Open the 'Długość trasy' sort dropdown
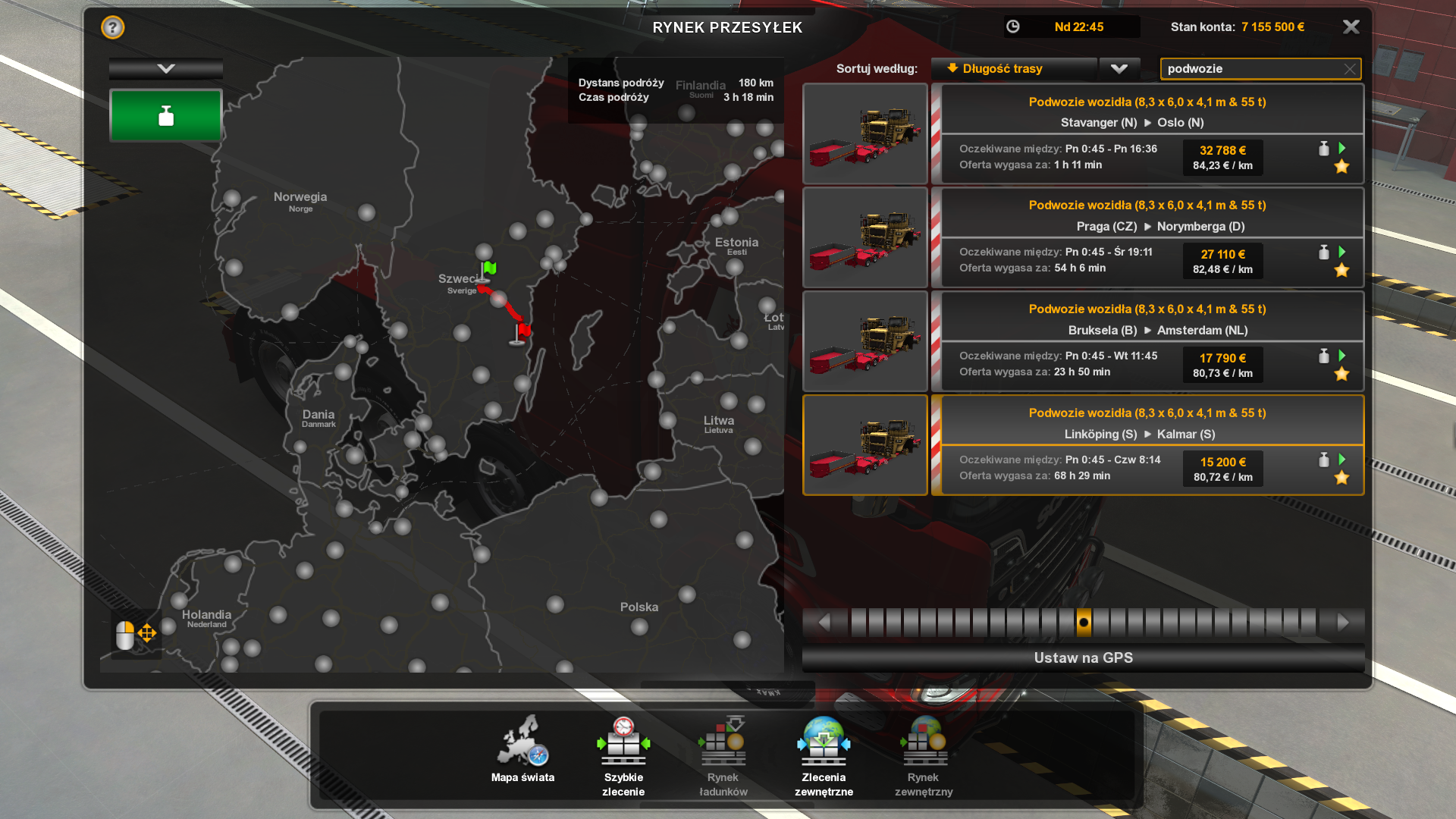Screen dimensions: 1456x819 1119,69
